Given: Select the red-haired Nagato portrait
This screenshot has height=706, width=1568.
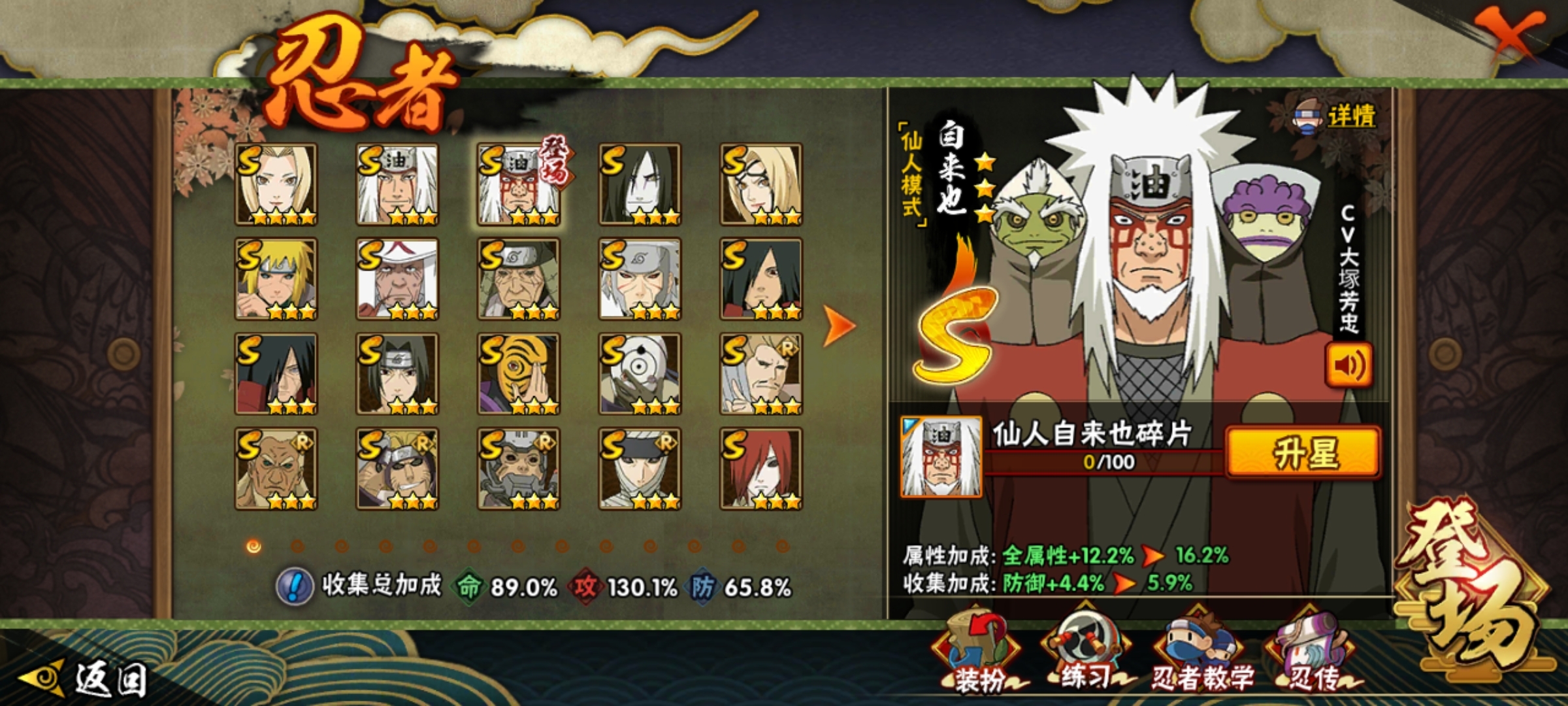Looking at the screenshot, I should pos(761,469).
